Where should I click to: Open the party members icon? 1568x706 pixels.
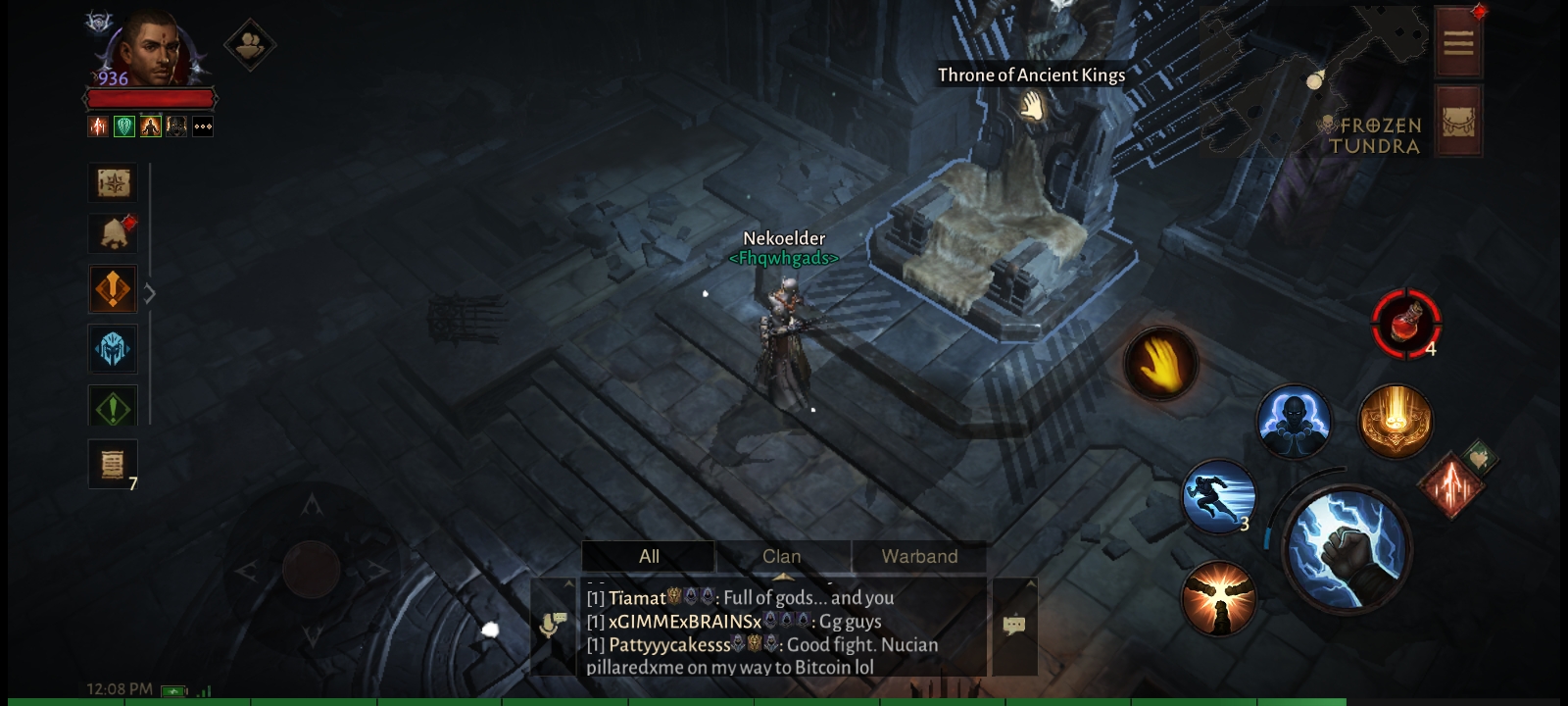[x=249, y=44]
